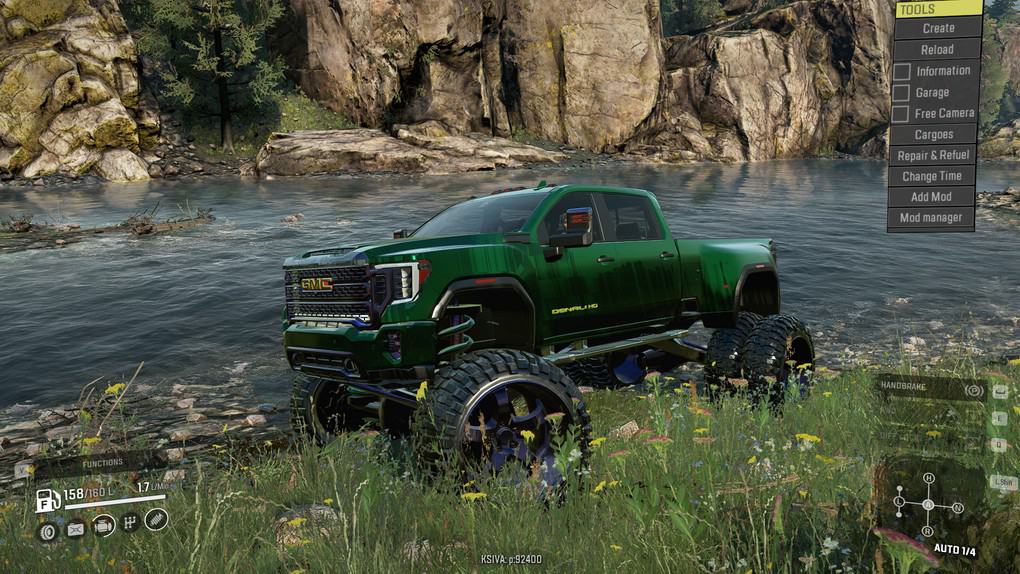The height and width of the screenshot is (574, 1020).
Task: Click the yellow TOOLS panel header
Action: [x=938, y=9]
